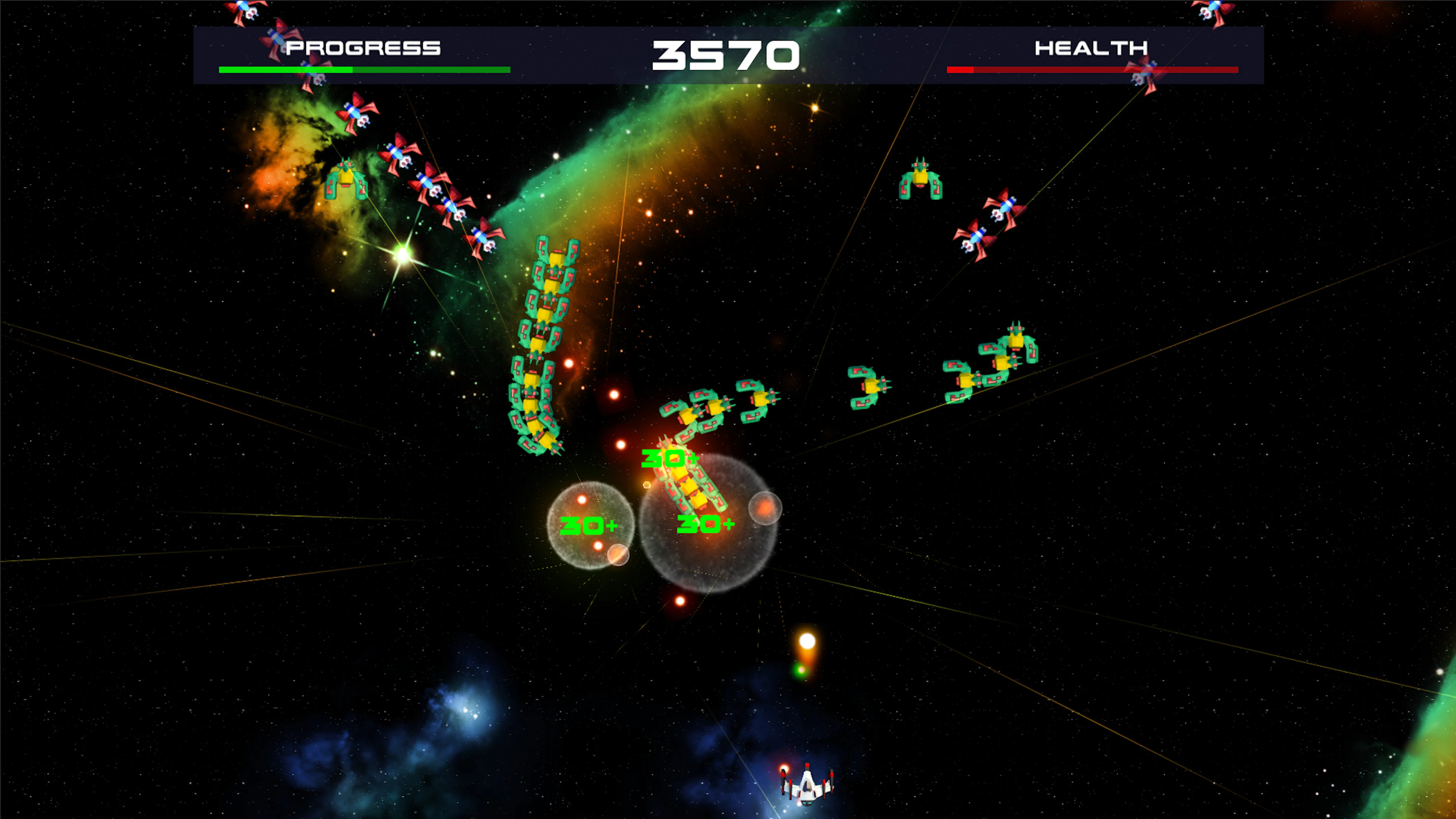Image resolution: width=1456 pixels, height=819 pixels.
Task: Click the green progress bar
Action: pos(364,69)
